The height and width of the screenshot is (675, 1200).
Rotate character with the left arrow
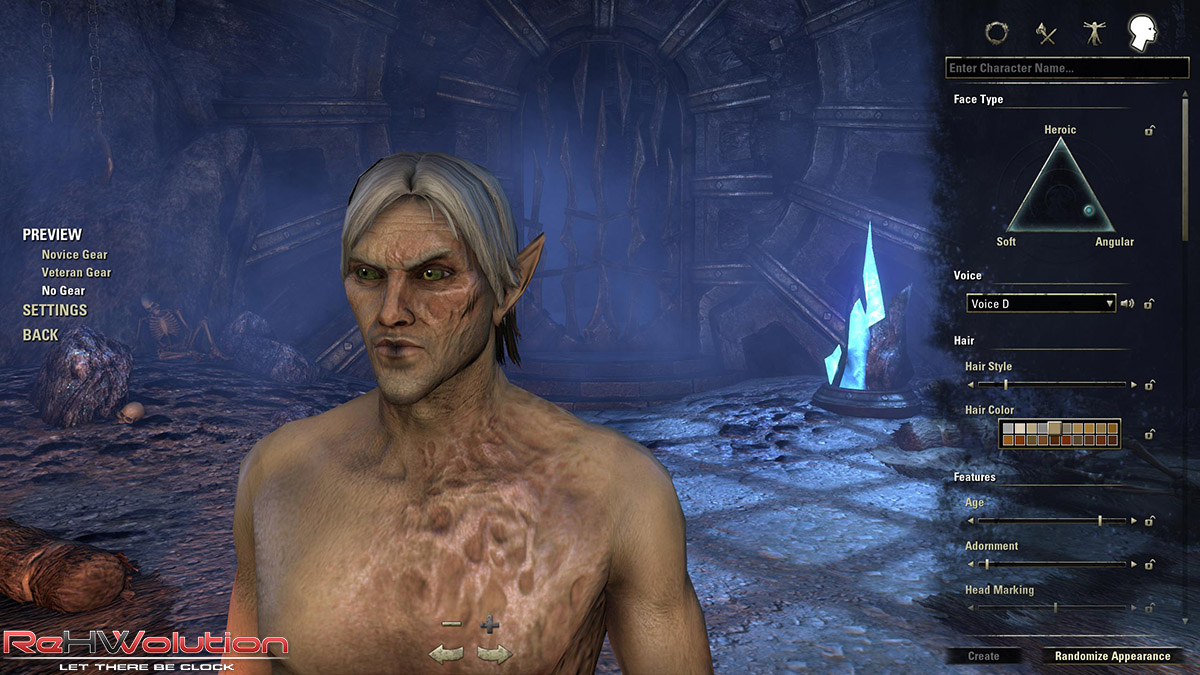pyautogui.click(x=446, y=654)
